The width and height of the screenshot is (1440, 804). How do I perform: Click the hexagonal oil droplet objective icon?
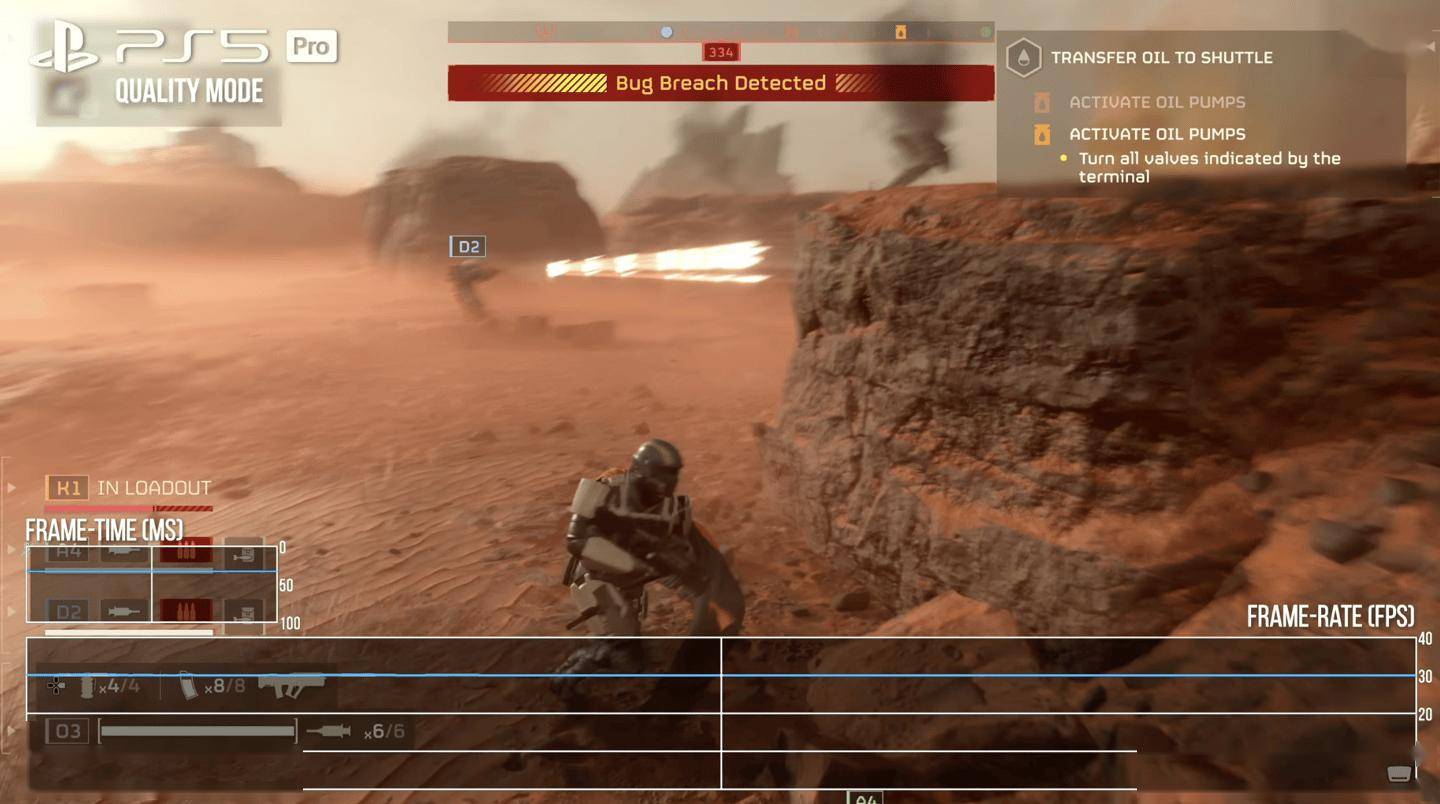(x=1023, y=58)
